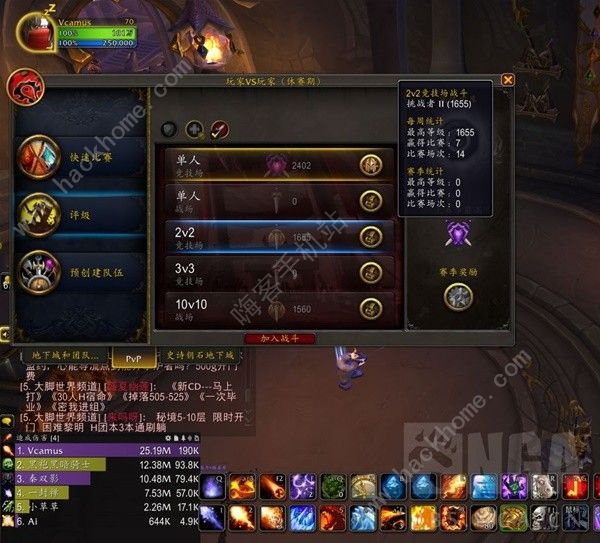Select the 2v2 arena bracket row
Image resolution: width=600 pixels, height=543 pixels.
point(277,236)
